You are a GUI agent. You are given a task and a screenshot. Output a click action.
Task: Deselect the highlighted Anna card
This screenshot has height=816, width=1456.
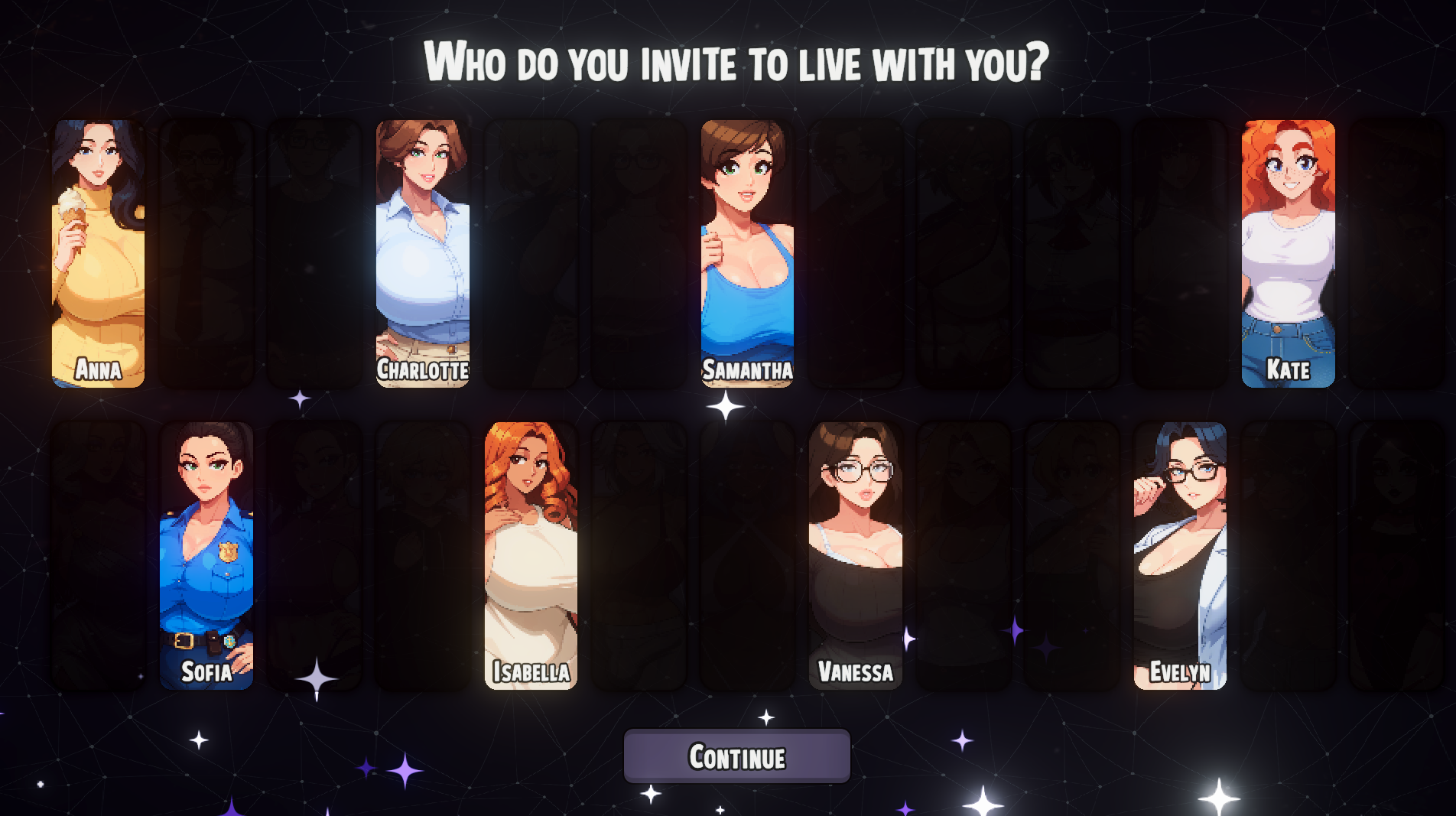[x=97, y=252]
